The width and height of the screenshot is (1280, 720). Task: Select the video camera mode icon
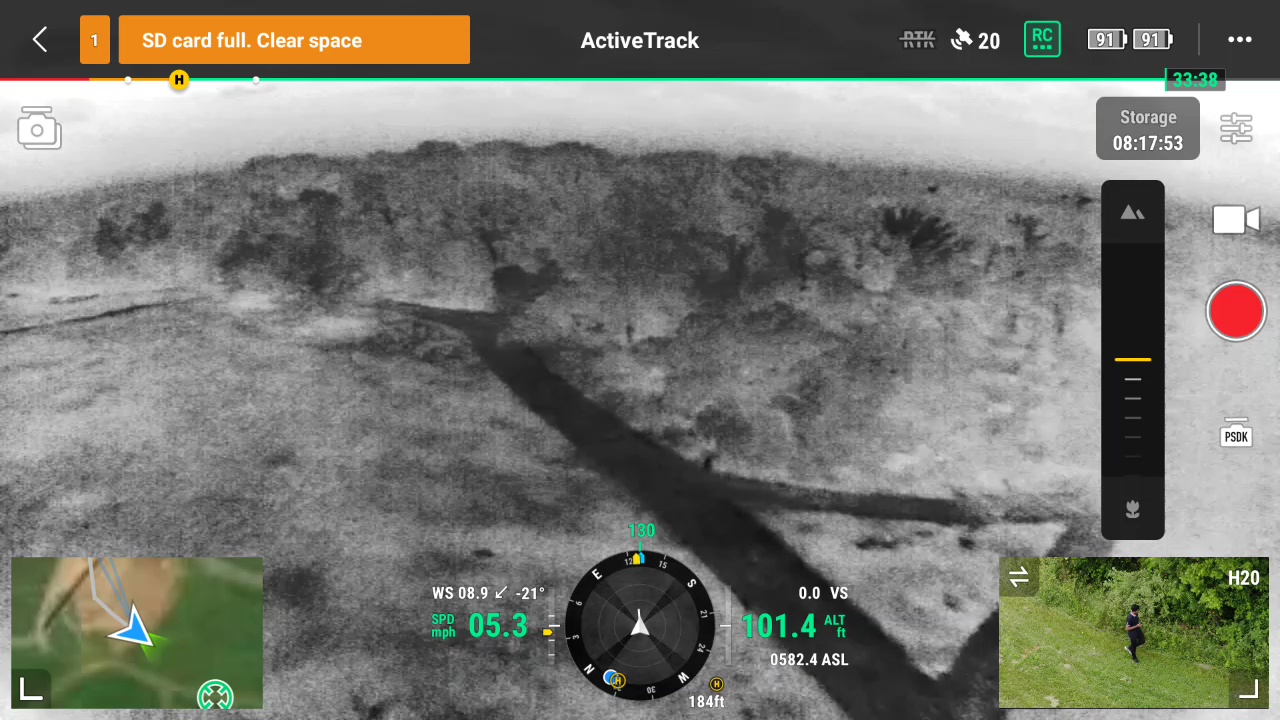point(1236,220)
